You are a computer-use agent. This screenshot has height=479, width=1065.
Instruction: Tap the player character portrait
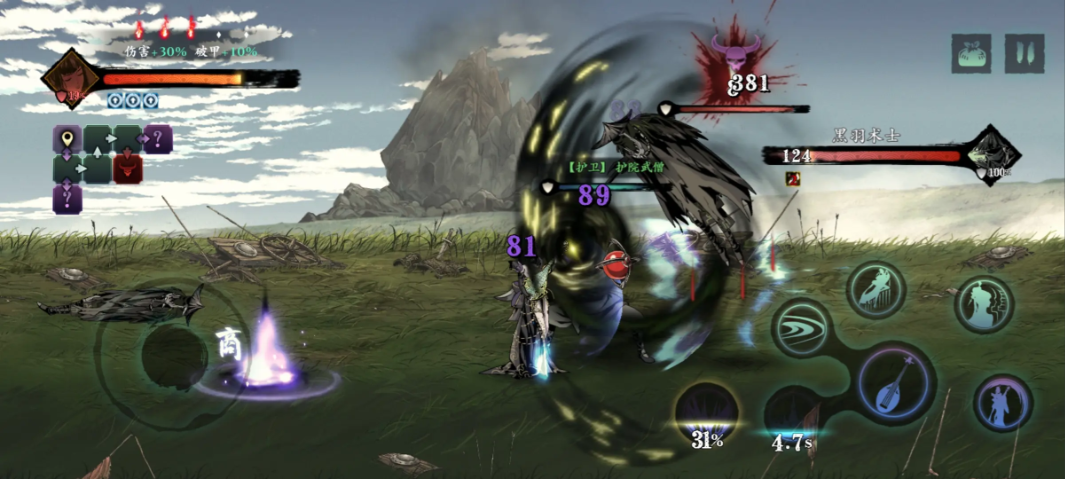click(70, 79)
